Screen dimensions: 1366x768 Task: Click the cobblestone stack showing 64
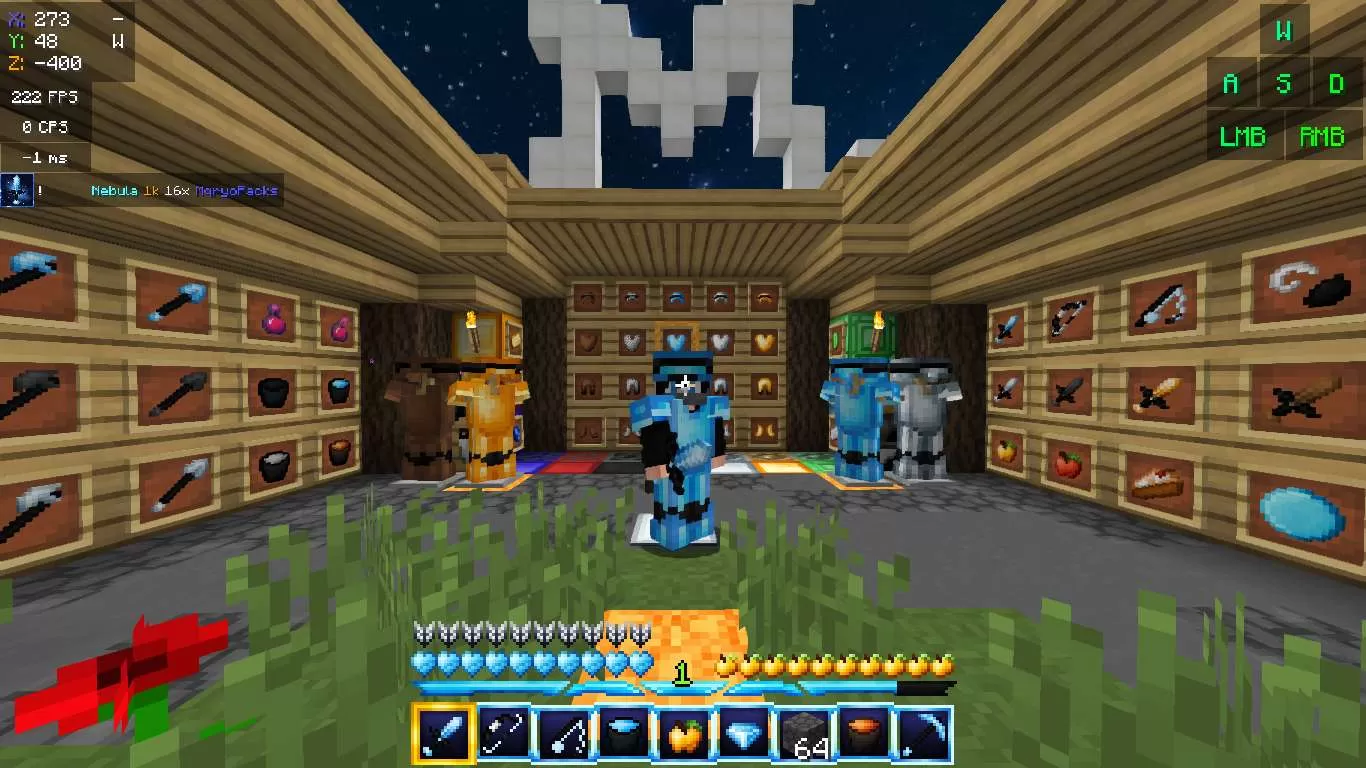click(801, 736)
